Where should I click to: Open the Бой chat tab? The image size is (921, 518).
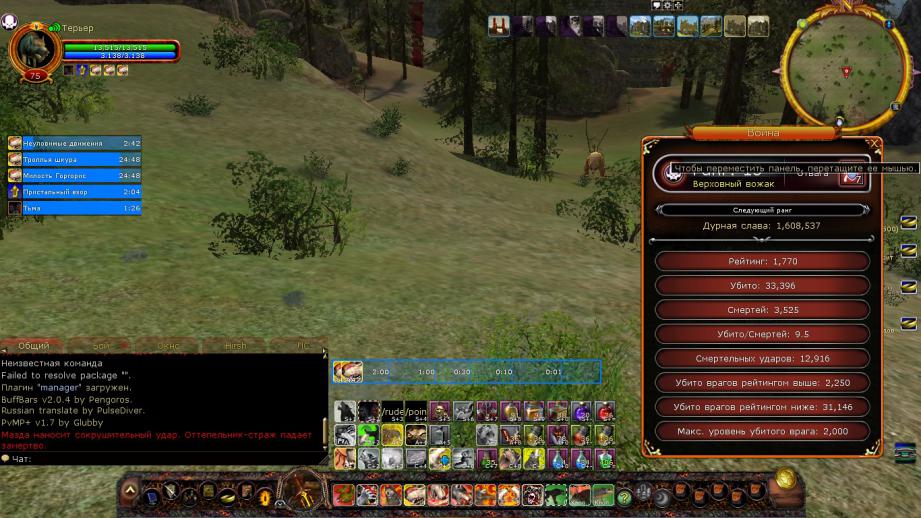coord(101,346)
